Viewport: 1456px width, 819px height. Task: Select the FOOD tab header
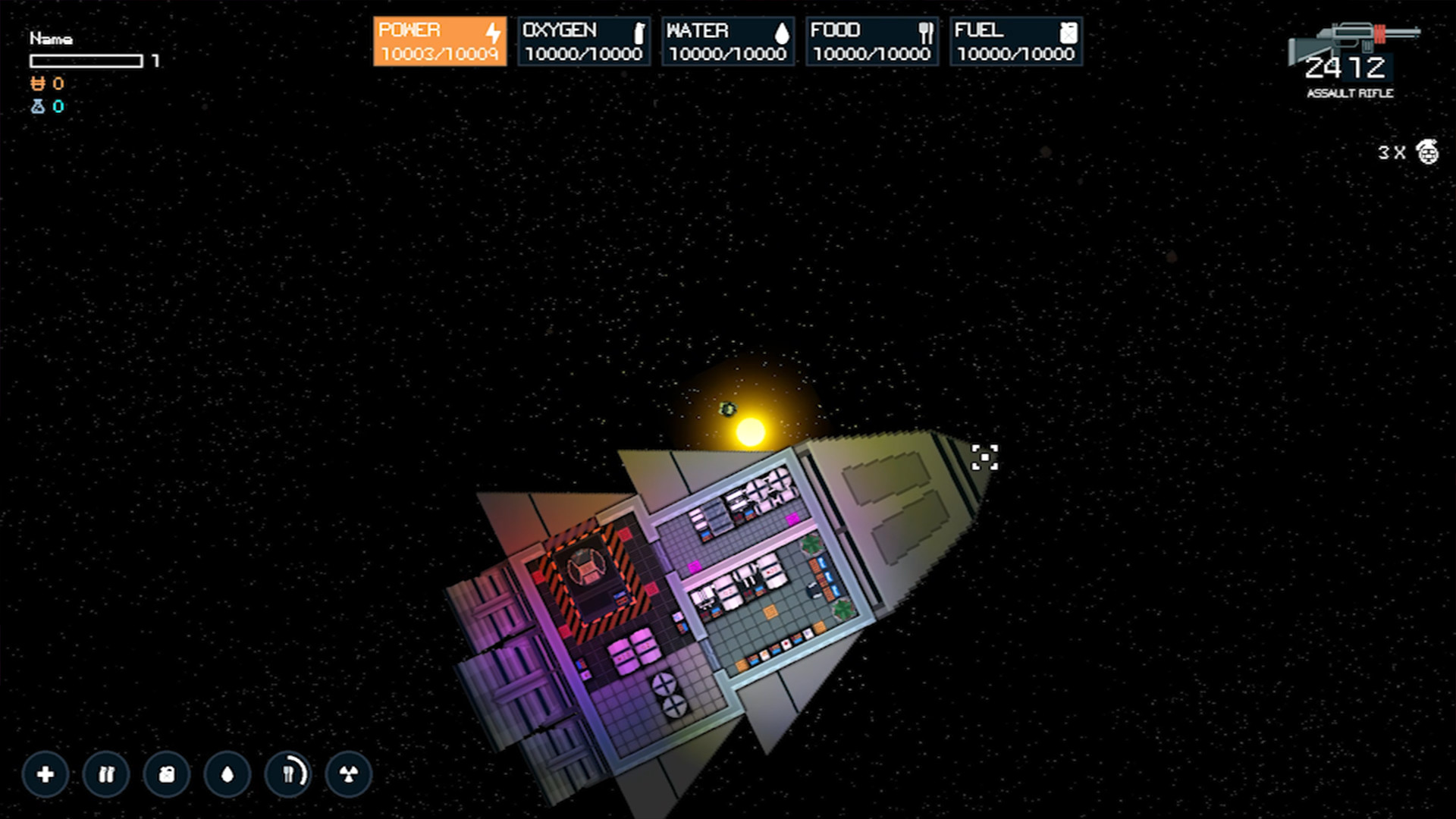835,30
